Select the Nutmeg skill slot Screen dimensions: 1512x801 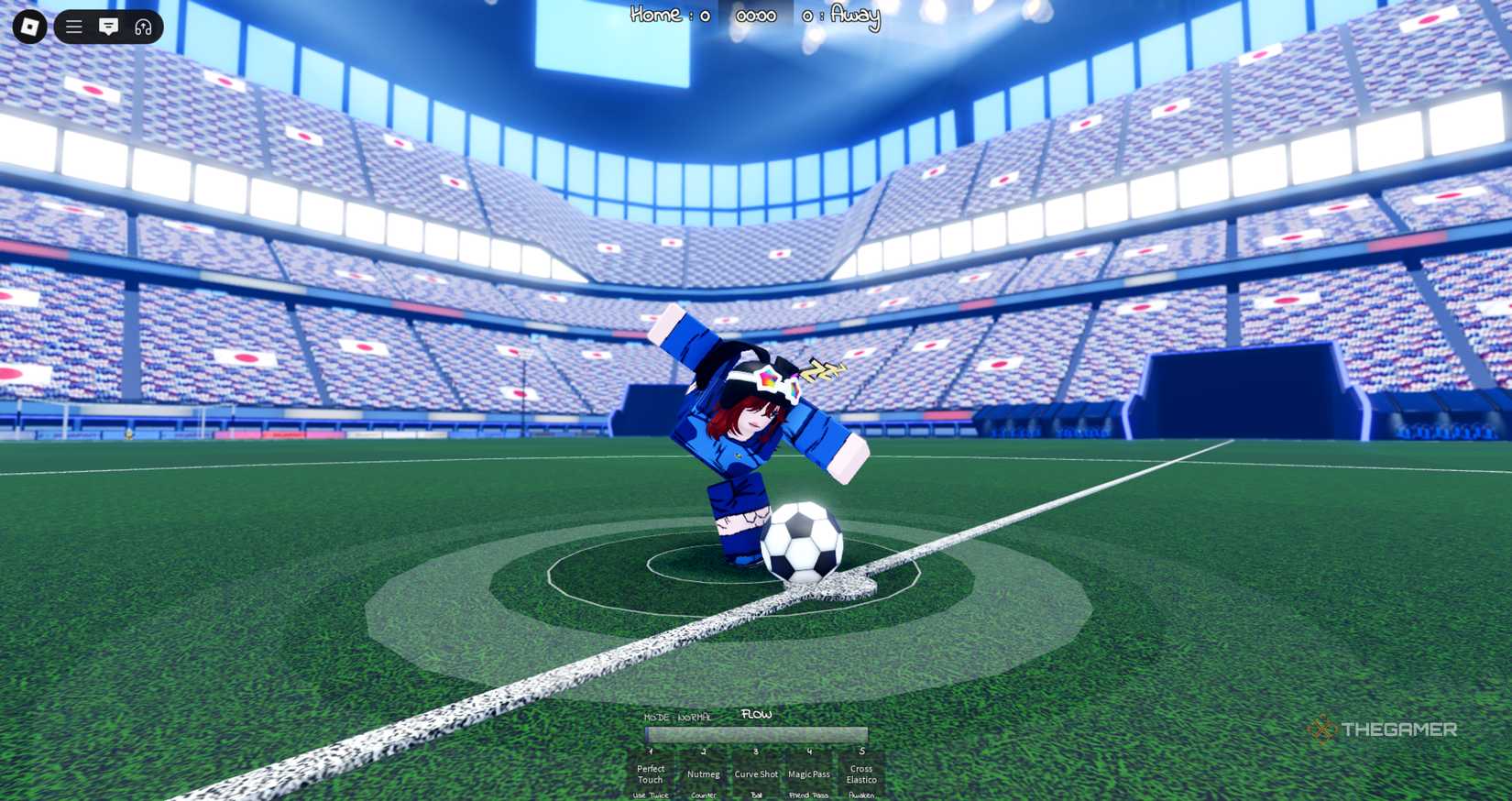[x=703, y=774]
